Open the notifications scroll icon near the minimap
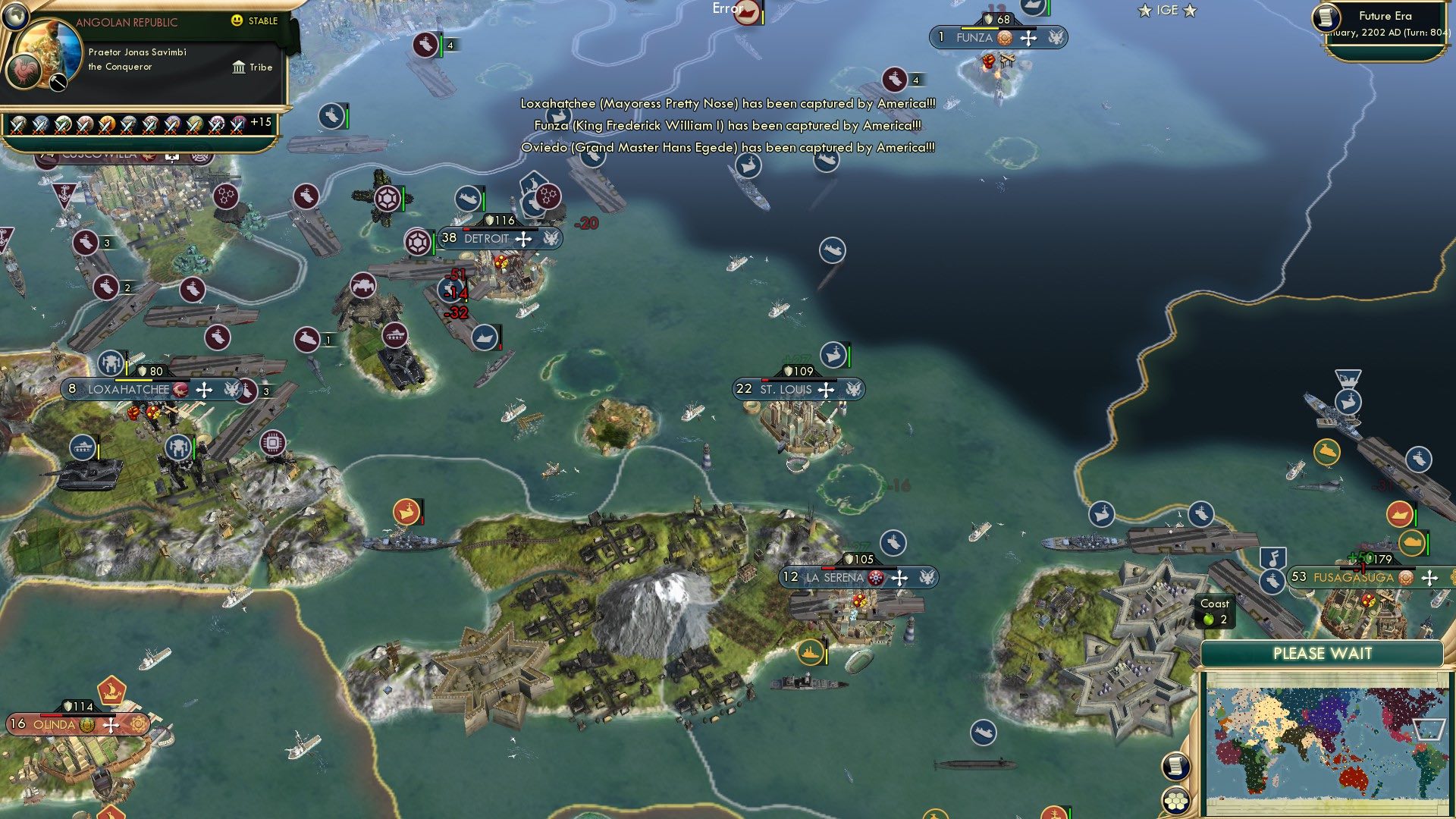The width and height of the screenshot is (1456, 819). [1176, 766]
